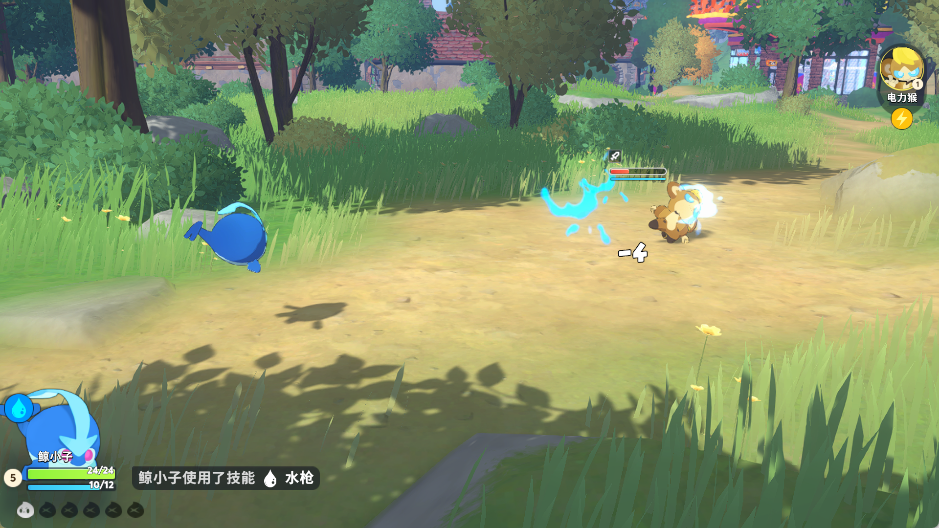The height and width of the screenshot is (528, 939).
Task: Click the yellow lightning type icon
Action: point(901,119)
